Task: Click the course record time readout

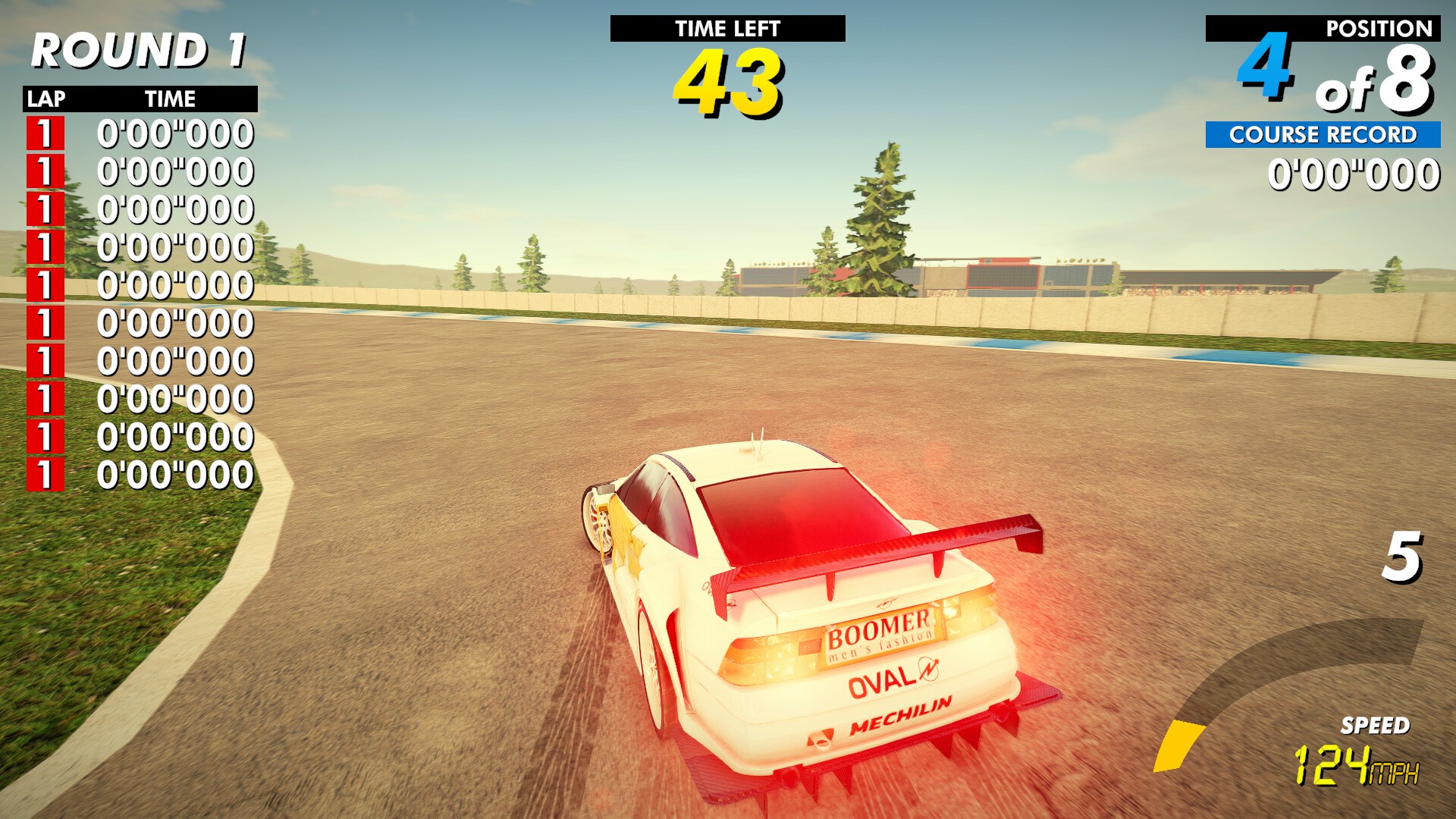Action: [x=1356, y=173]
